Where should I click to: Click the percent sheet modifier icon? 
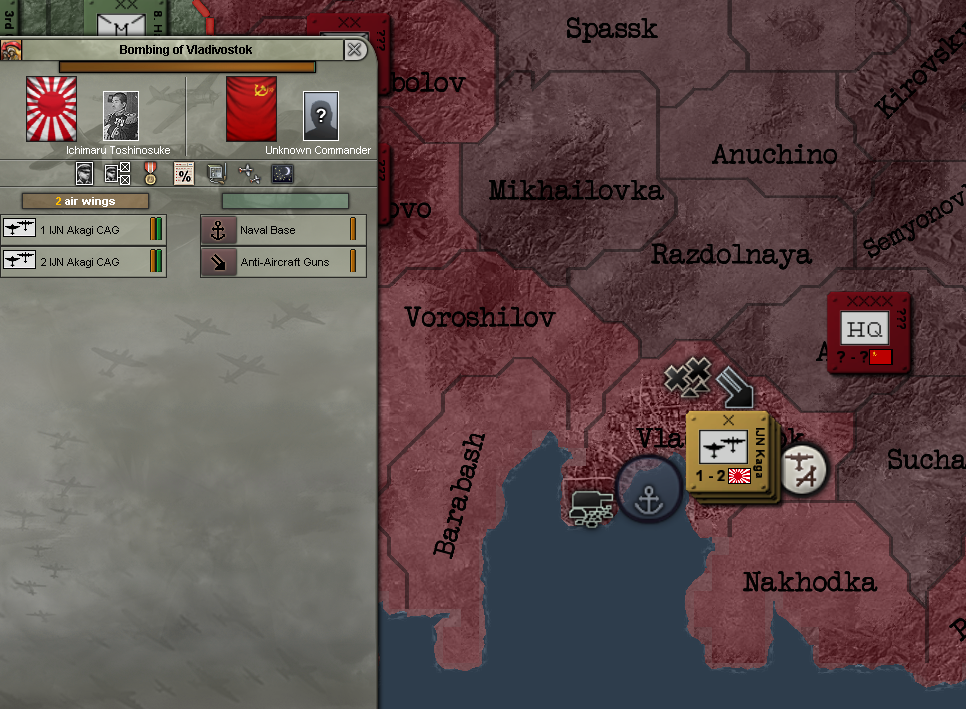pyautogui.click(x=184, y=174)
